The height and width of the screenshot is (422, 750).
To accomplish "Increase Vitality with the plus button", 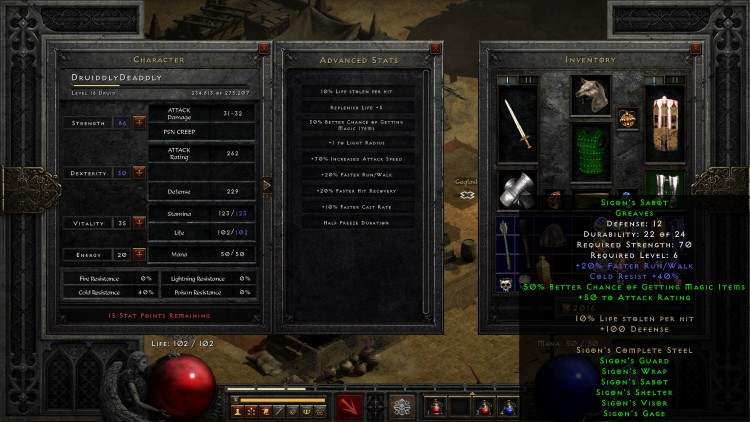I will 138,222.
